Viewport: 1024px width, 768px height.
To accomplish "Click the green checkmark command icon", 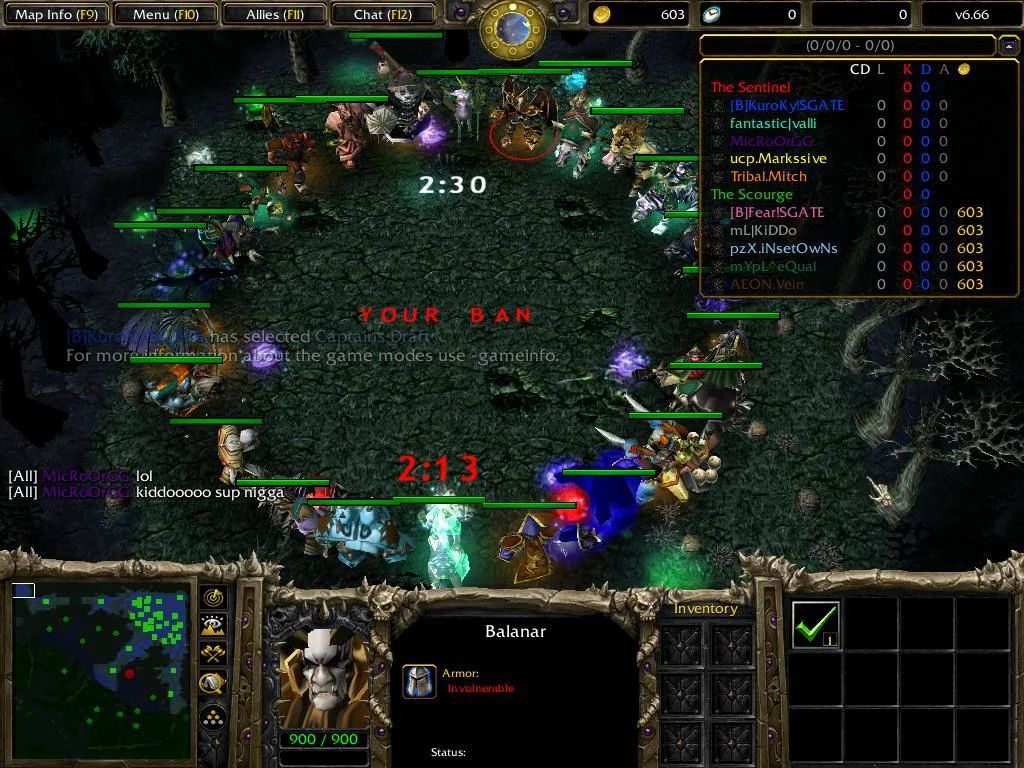I will 815,624.
